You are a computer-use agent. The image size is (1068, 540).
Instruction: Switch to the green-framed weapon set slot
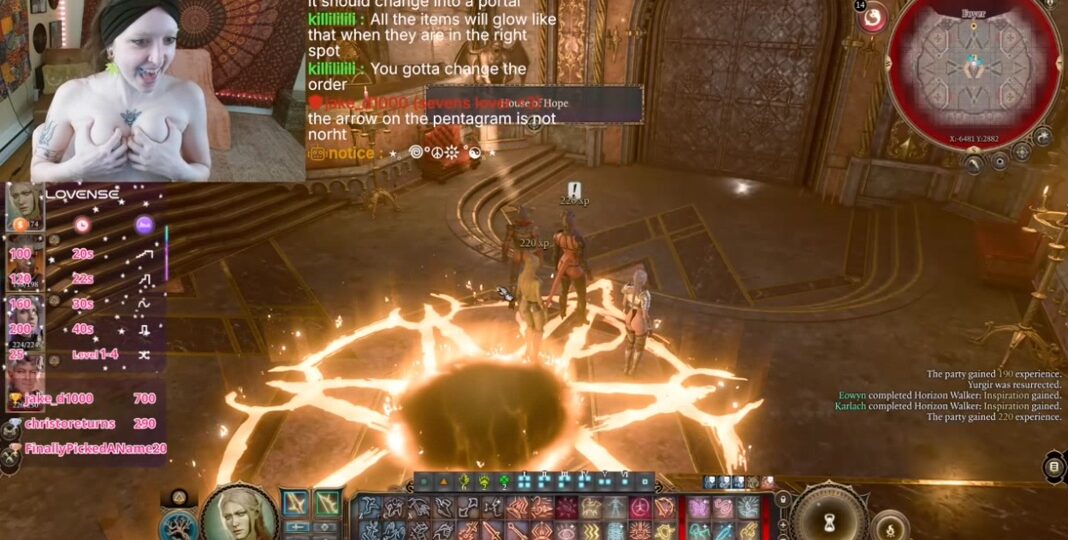click(x=328, y=504)
